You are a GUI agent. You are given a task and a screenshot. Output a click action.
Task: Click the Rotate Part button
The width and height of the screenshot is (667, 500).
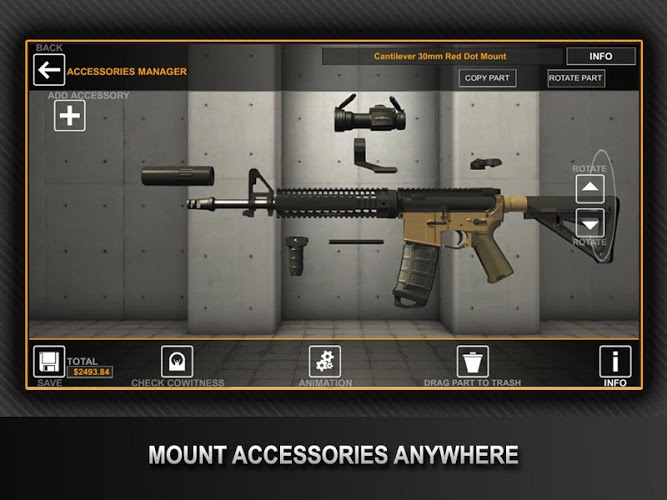(576, 78)
